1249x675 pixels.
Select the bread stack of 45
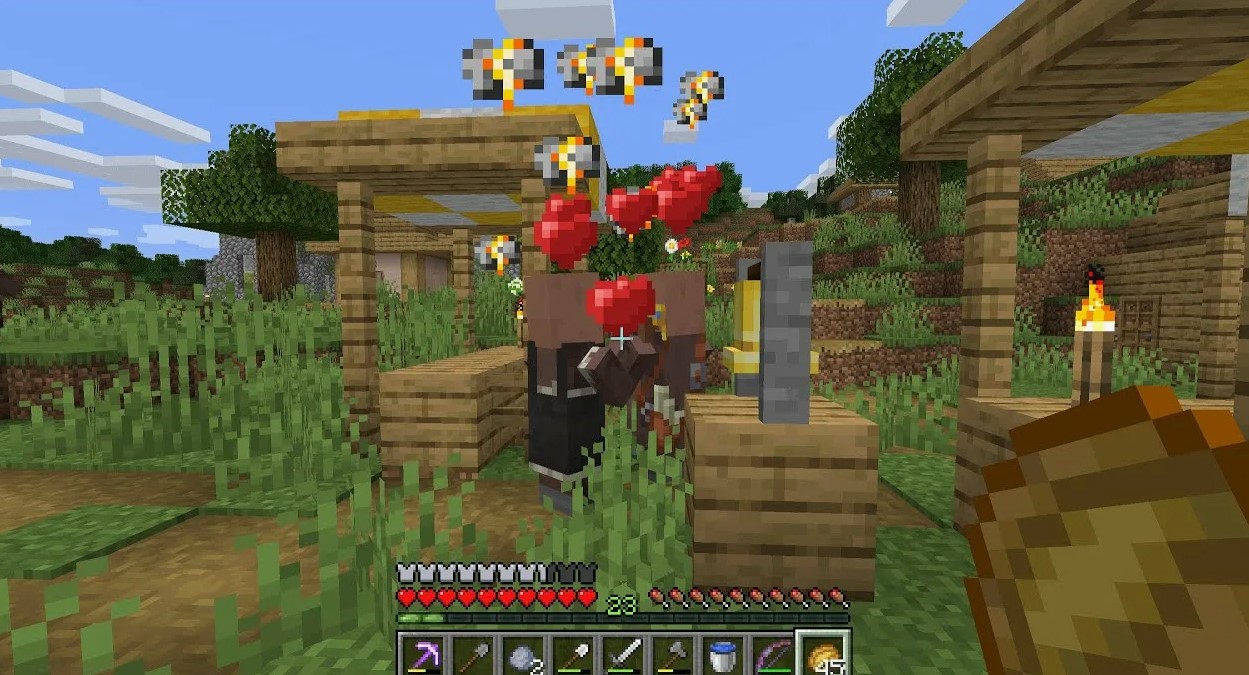pos(823,656)
